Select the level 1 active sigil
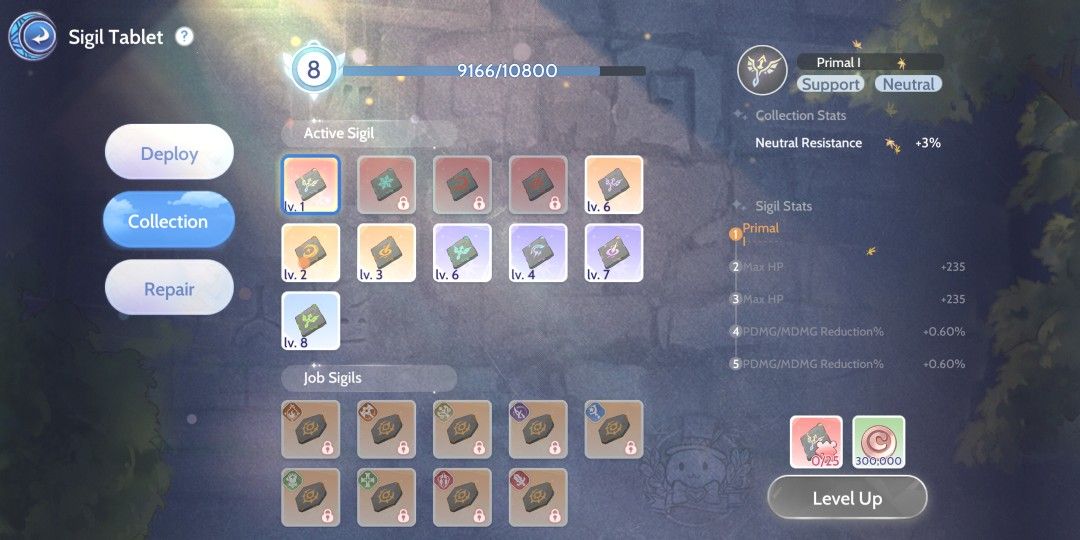The image size is (1080, 540). (311, 184)
